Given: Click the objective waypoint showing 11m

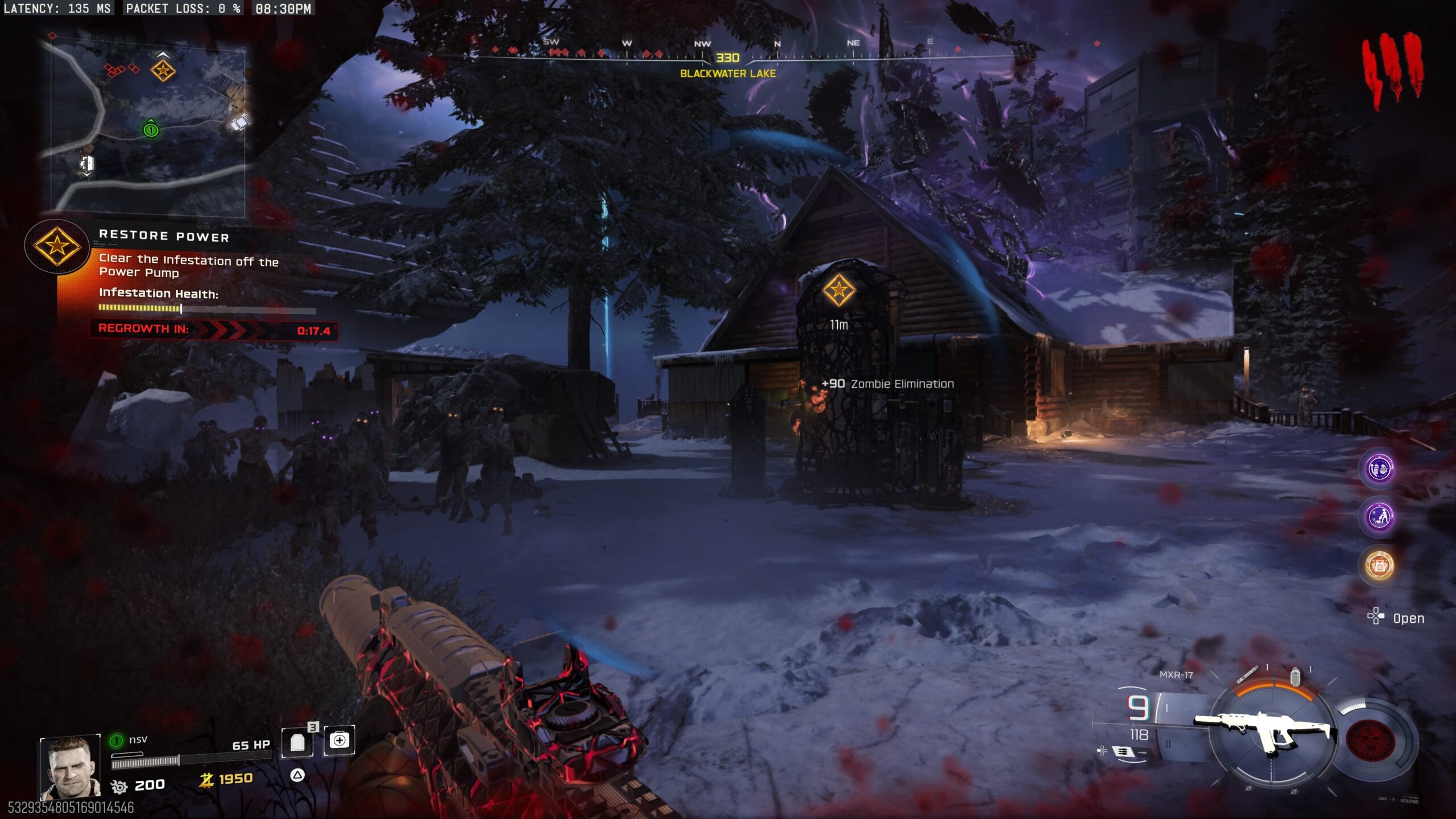Looking at the screenshot, I should [838, 291].
